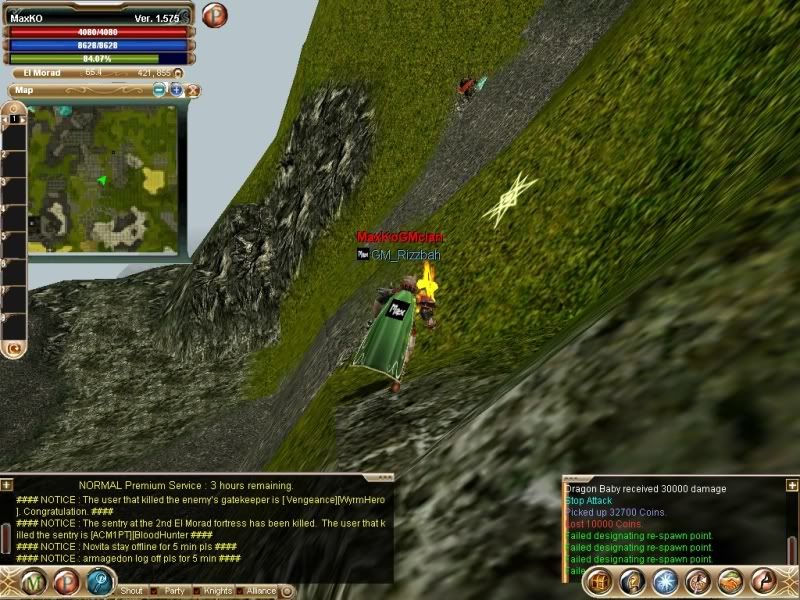
Task: Click on the minimap terrain view
Action: tap(103, 179)
